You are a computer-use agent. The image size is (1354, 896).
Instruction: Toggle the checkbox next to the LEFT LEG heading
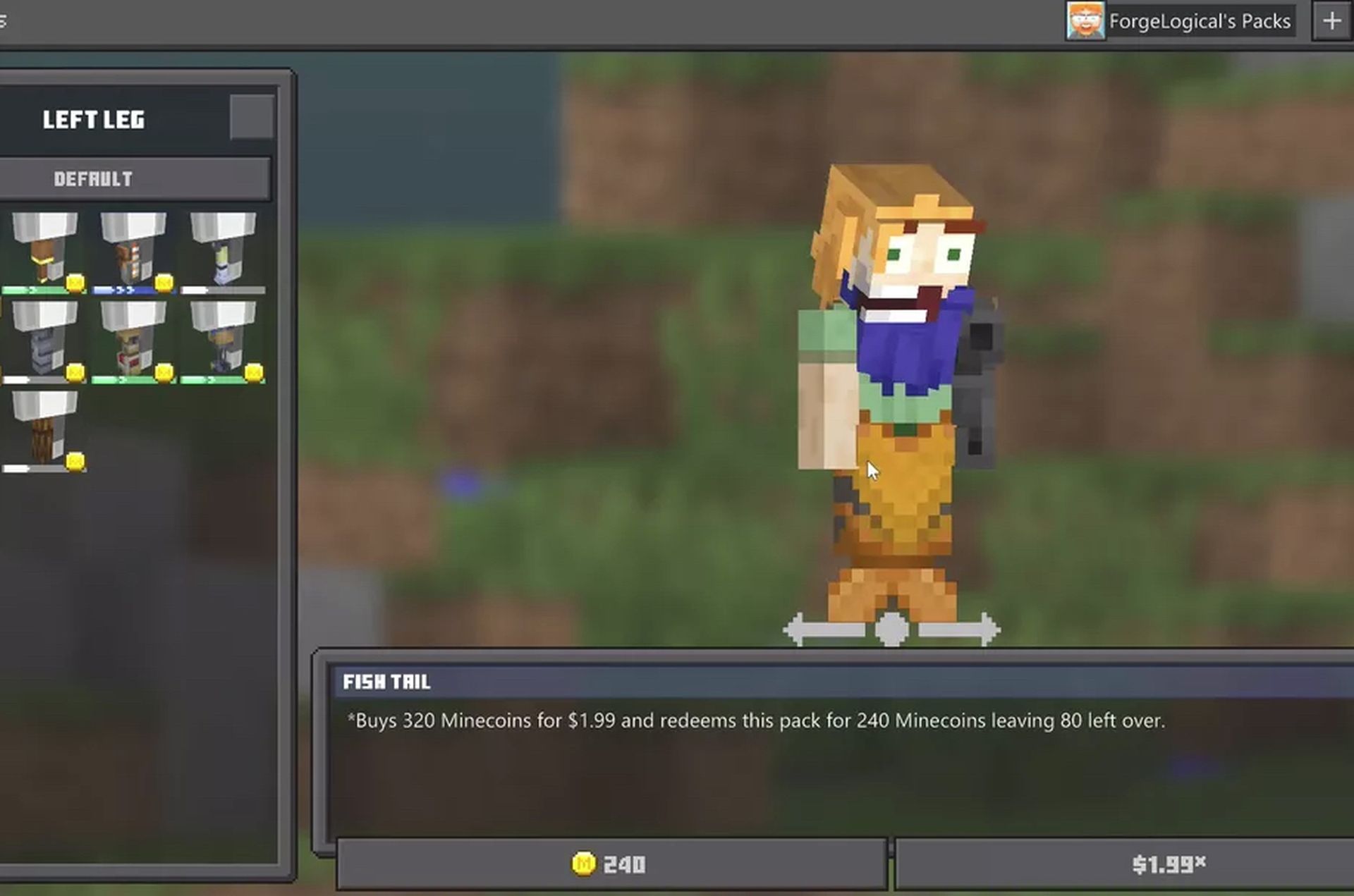pyautogui.click(x=251, y=117)
